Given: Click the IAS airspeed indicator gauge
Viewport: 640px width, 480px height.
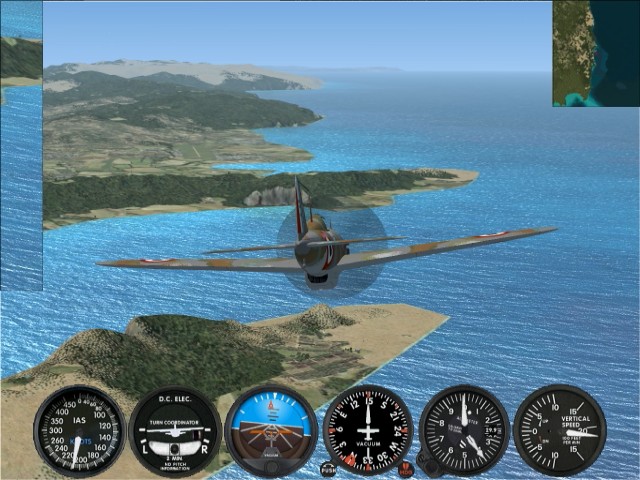Looking at the screenshot, I should 78,431.
